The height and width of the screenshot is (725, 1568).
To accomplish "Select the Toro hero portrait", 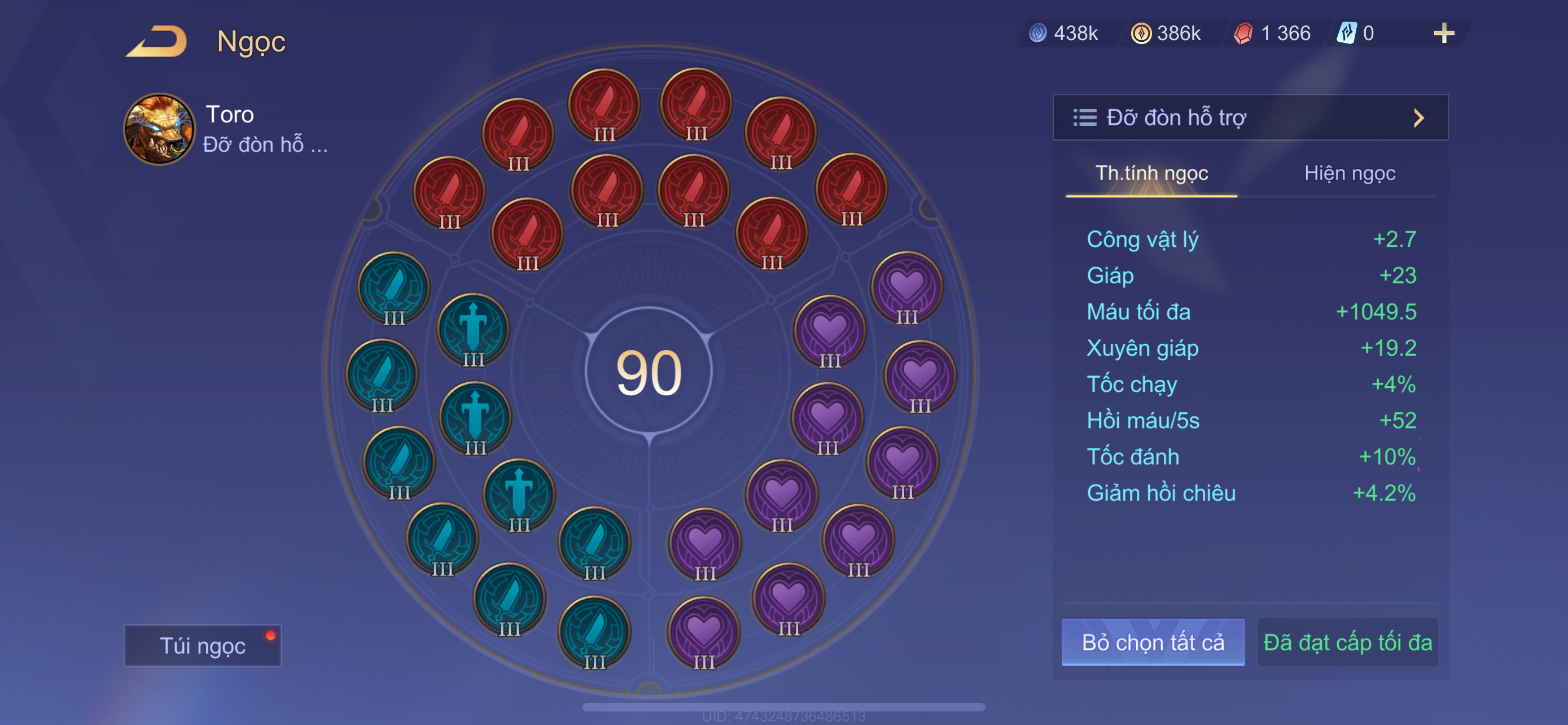I will click(x=160, y=129).
